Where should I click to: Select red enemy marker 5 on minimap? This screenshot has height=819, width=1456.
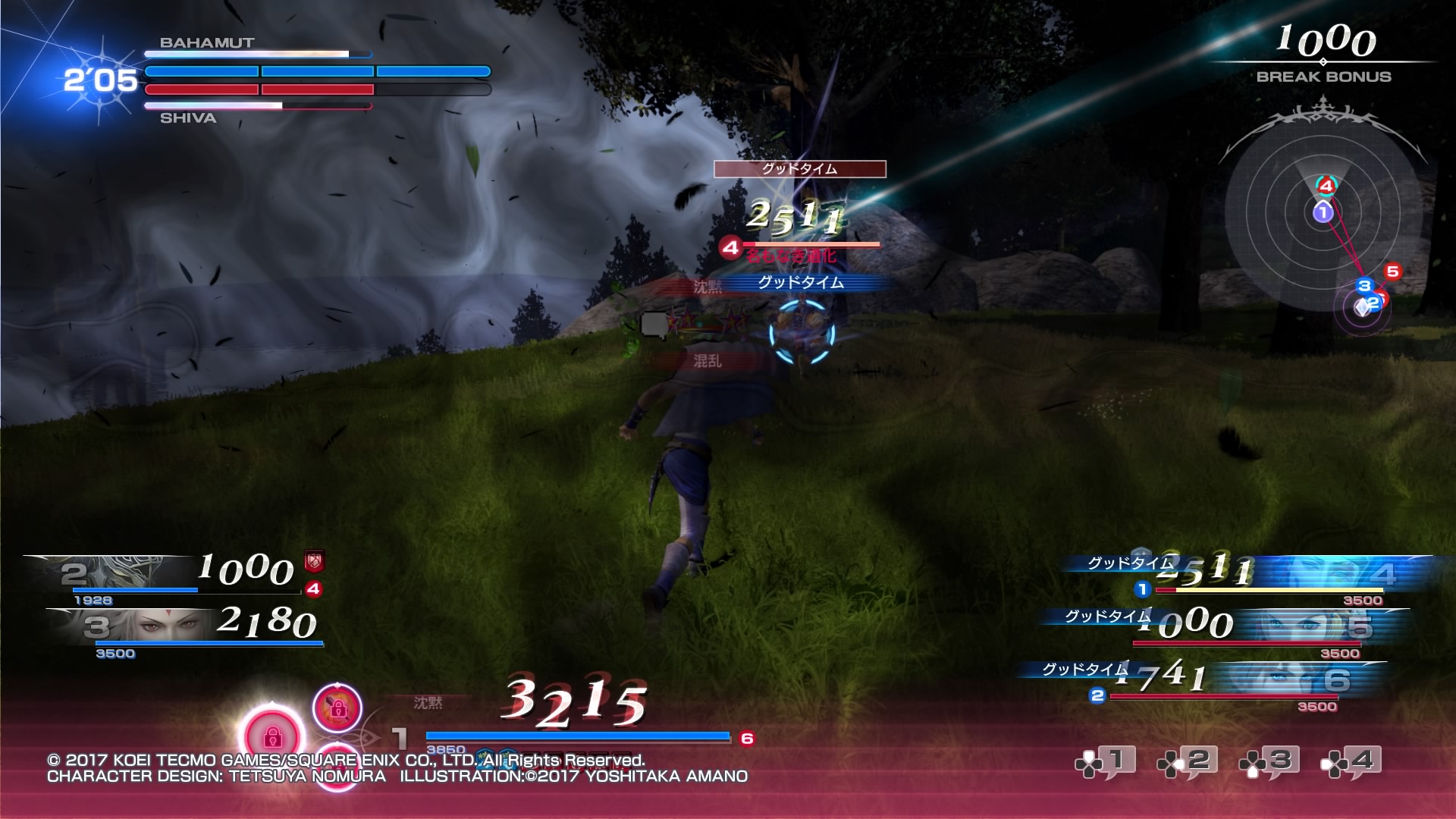click(1392, 271)
